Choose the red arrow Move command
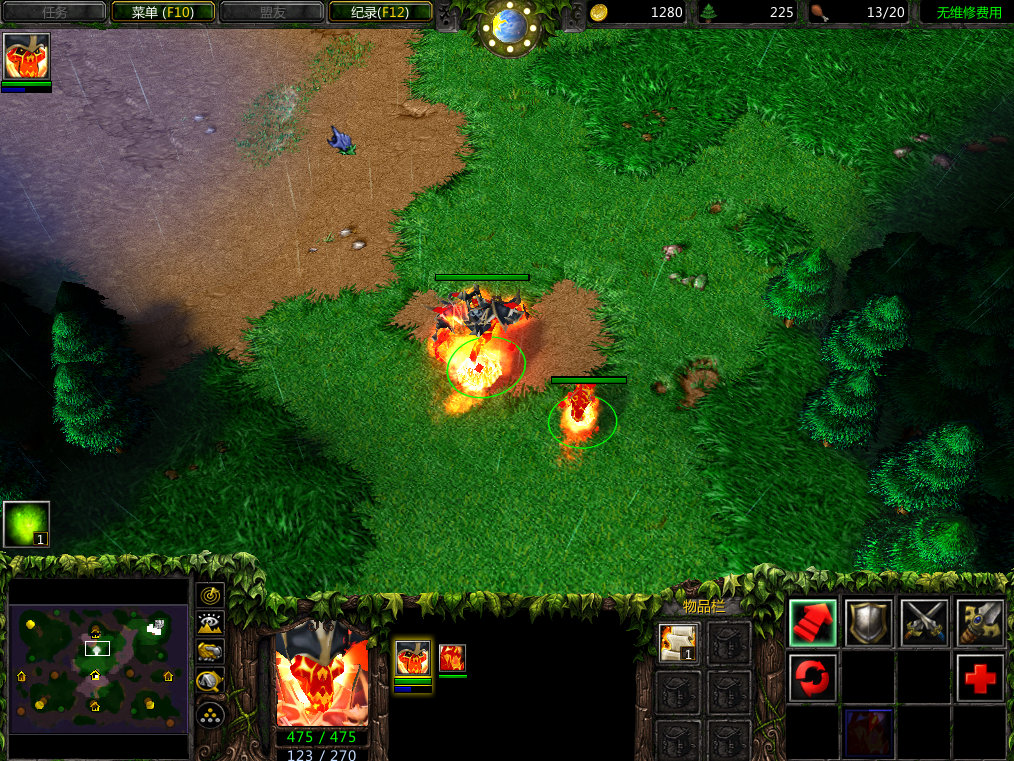The image size is (1014, 761). (x=812, y=622)
